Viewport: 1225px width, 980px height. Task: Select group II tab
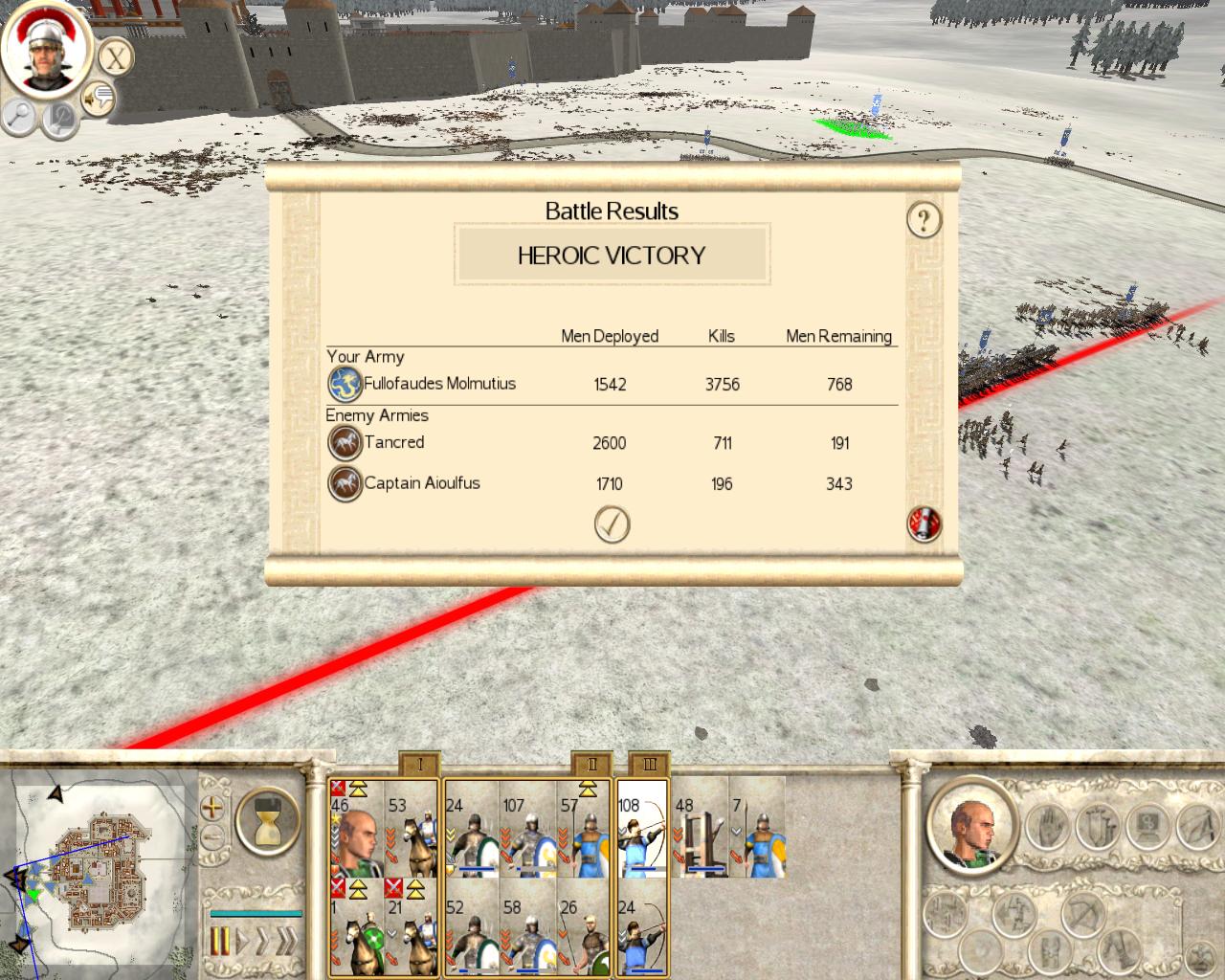click(591, 764)
